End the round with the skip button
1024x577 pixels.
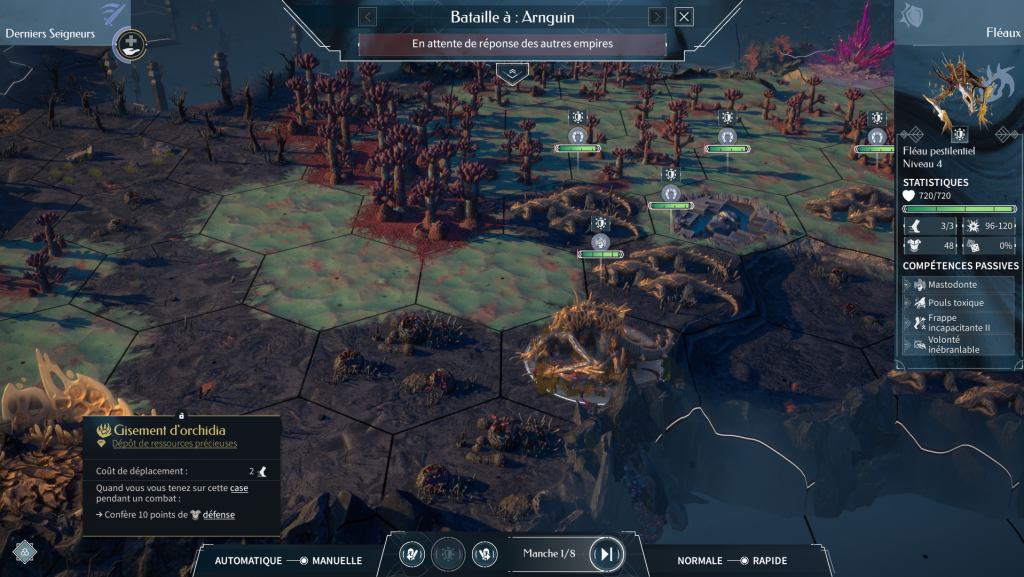tap(606, 553)
